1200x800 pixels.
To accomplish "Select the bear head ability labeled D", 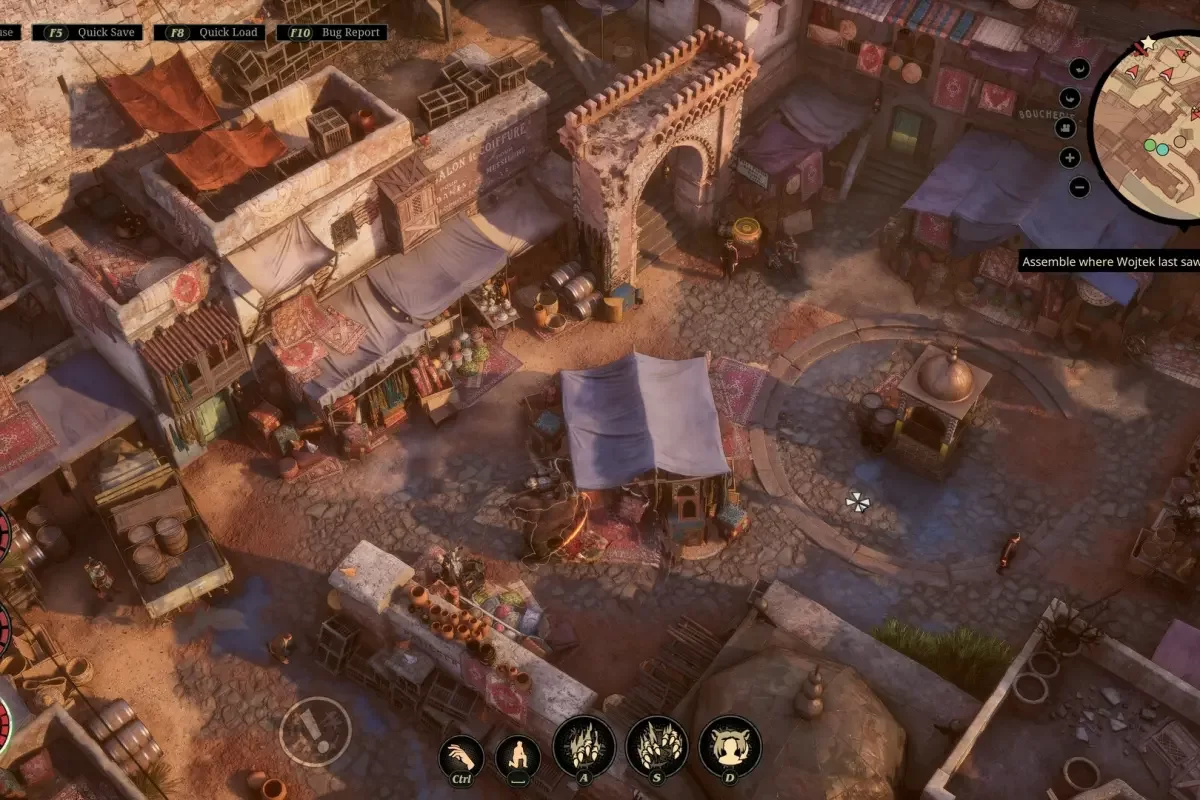I will (x=730, y=746).
